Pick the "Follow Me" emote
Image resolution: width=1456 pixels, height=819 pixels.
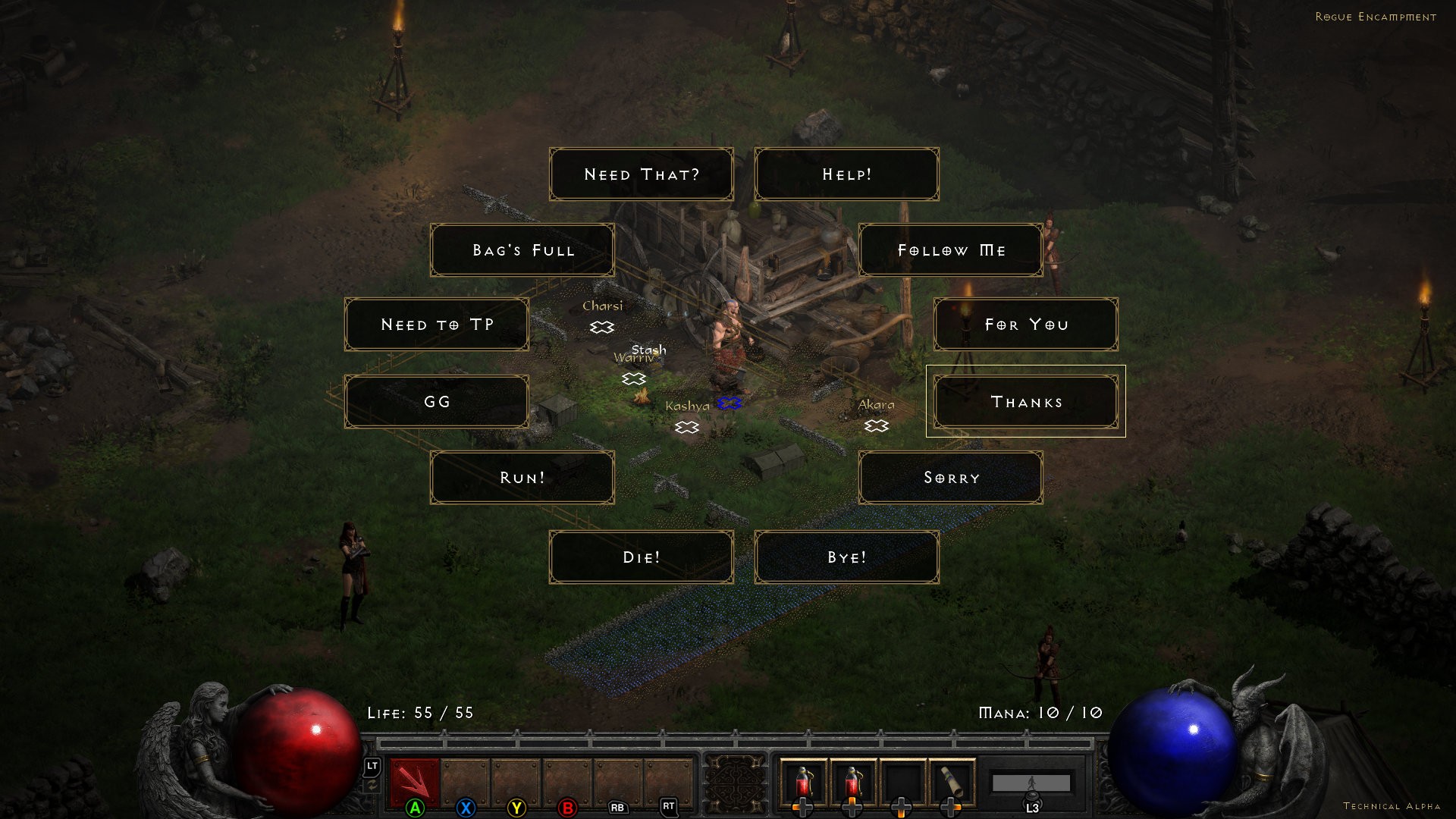(x=951, y=250)
